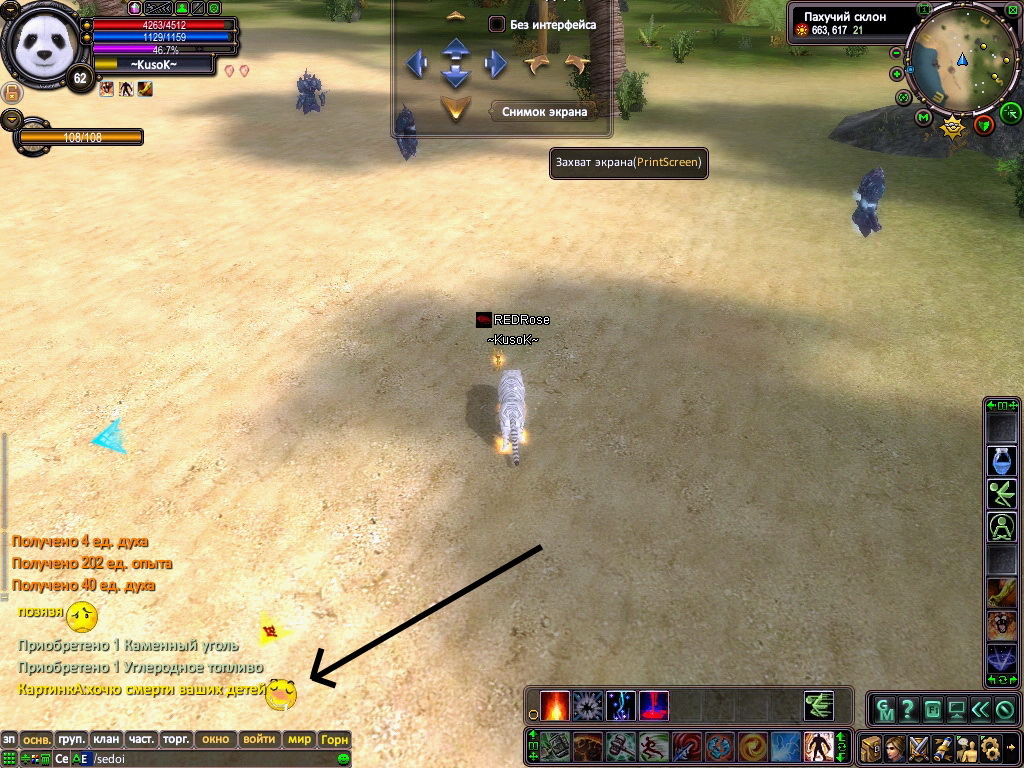The image size is (1024, 768).
Task: Open the world map with M button
Action: (x=923, y=118)
